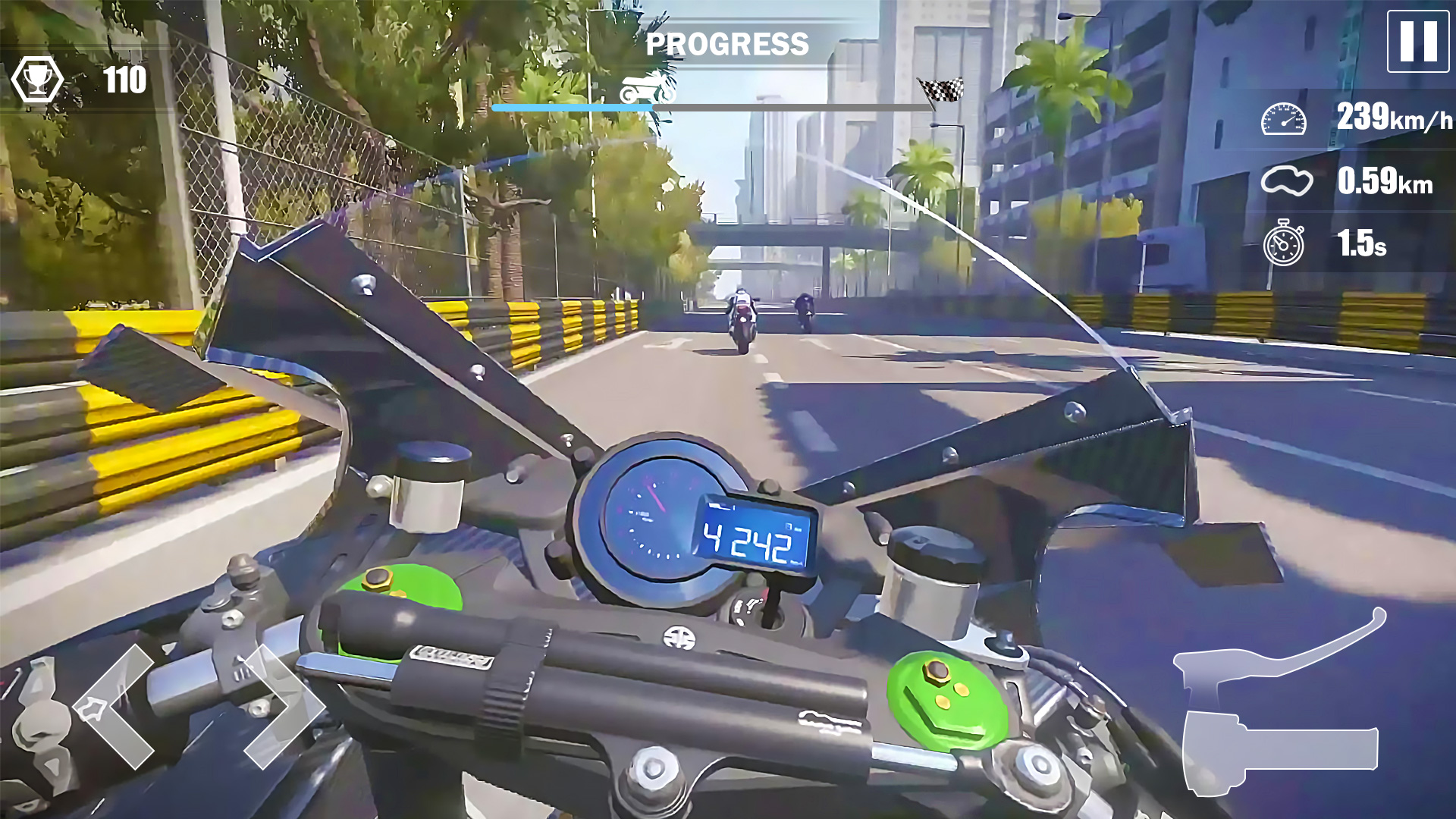Tap the motorcycle icon on the progress bar

pyautogui.click(x=646, y=86)
